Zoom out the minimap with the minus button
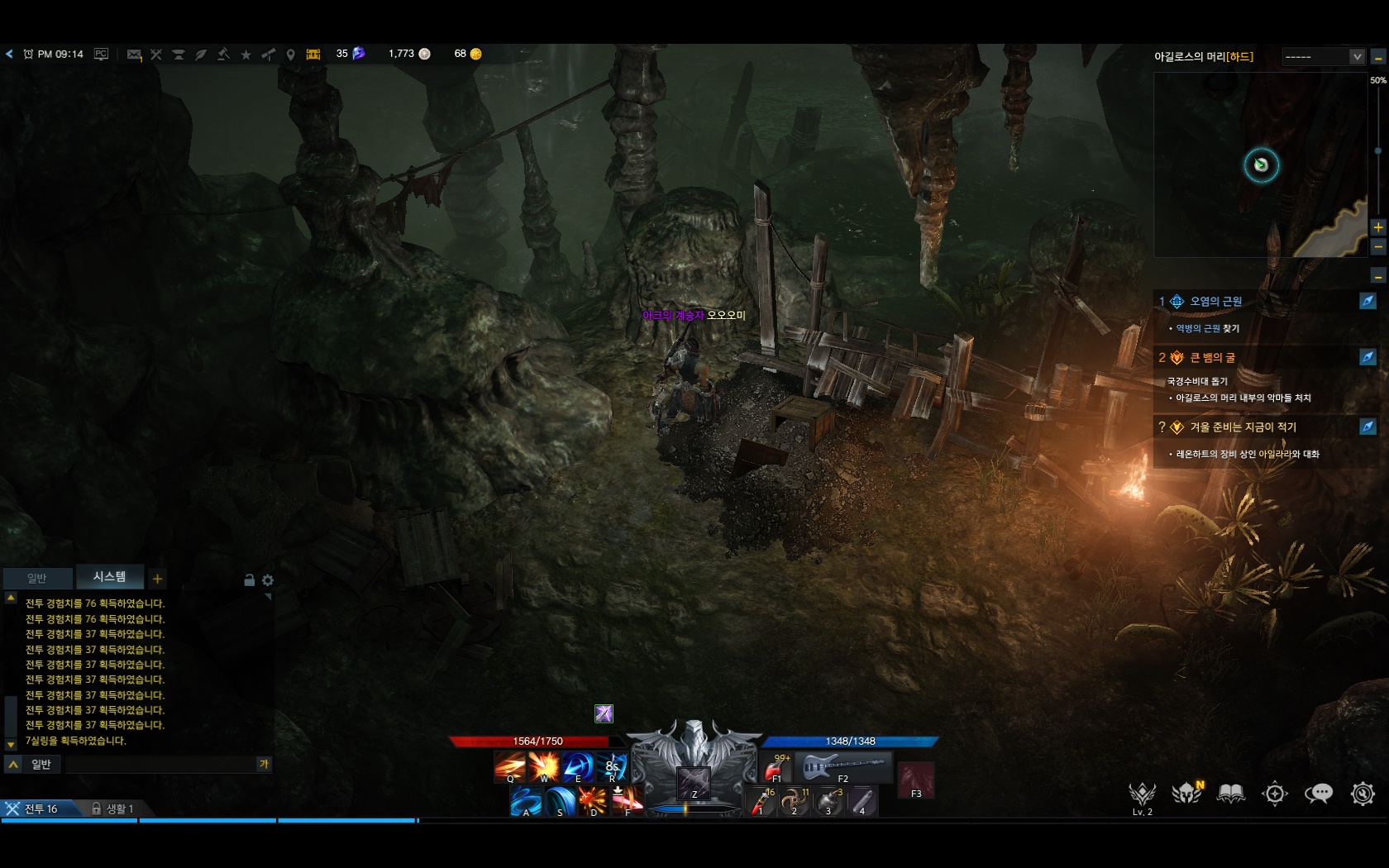1389x868 pixels. click(1378, 246)
